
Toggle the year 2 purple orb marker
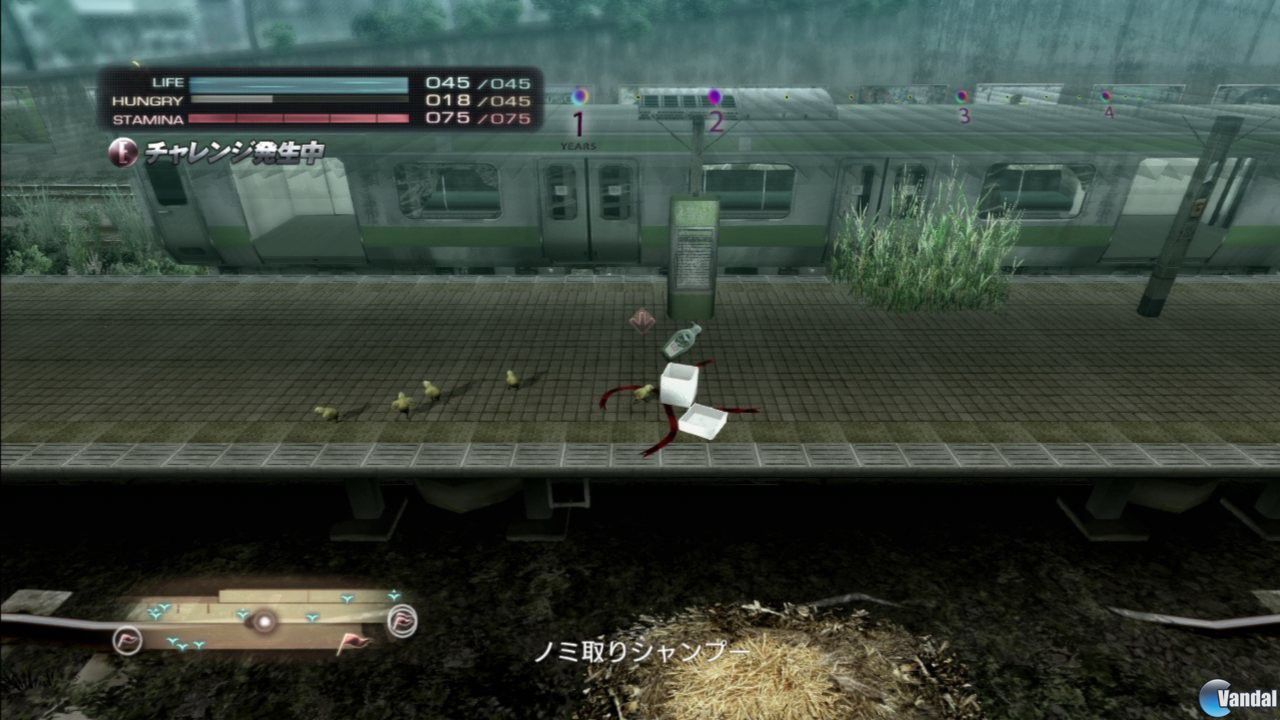[713, 94]
